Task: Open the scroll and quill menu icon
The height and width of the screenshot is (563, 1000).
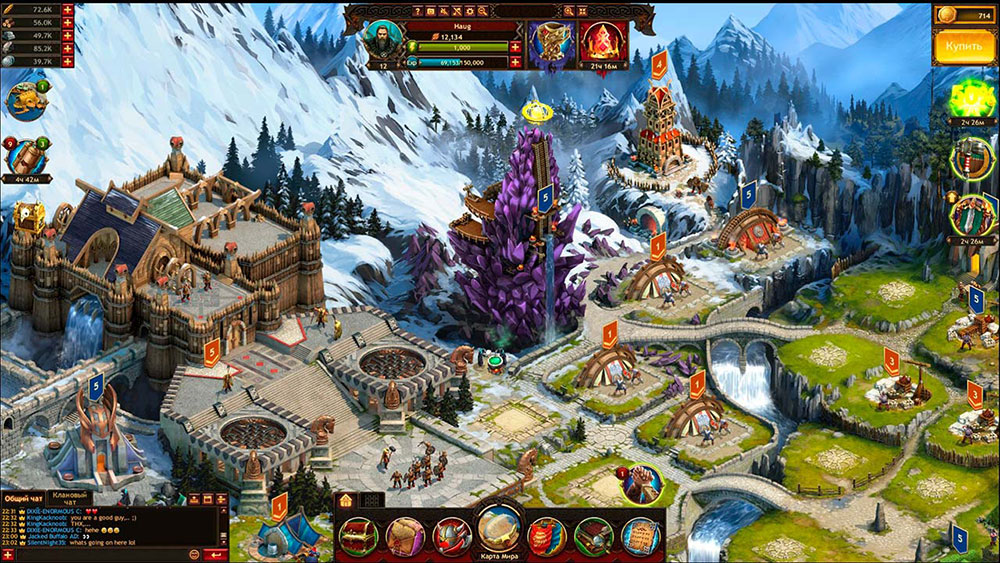Action: 640,537
